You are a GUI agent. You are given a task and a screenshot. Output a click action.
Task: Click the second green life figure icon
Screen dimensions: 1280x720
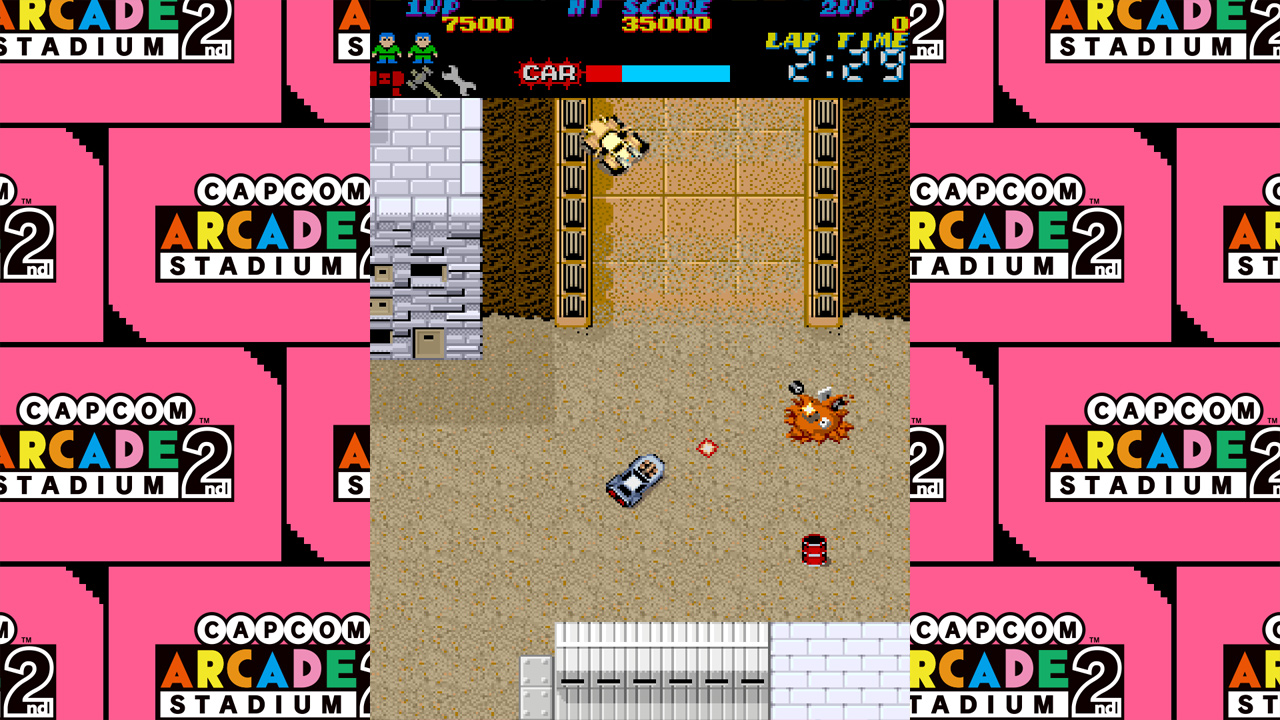coord(423,46)
